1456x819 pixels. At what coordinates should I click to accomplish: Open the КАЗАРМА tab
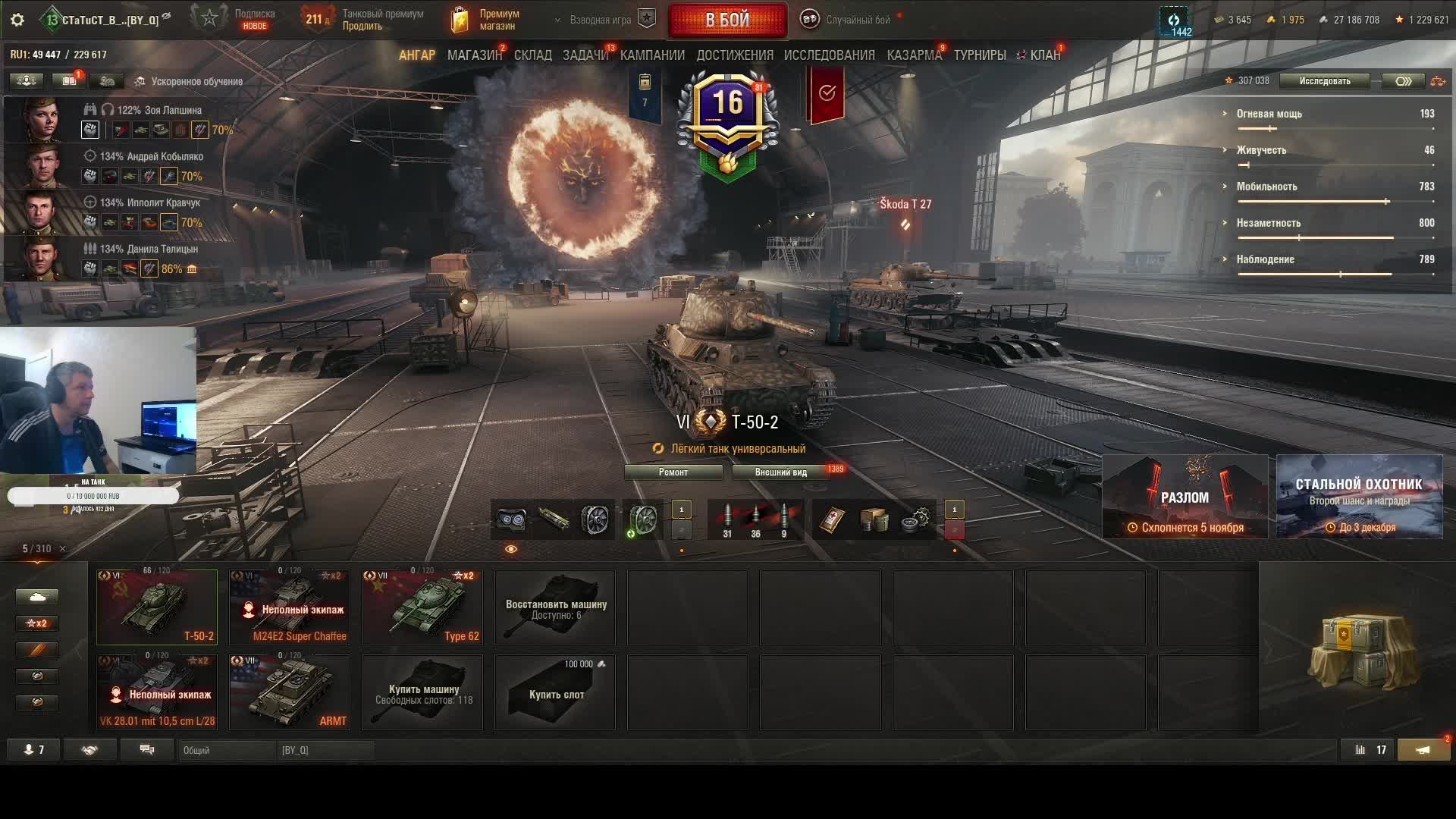(914, 55)
